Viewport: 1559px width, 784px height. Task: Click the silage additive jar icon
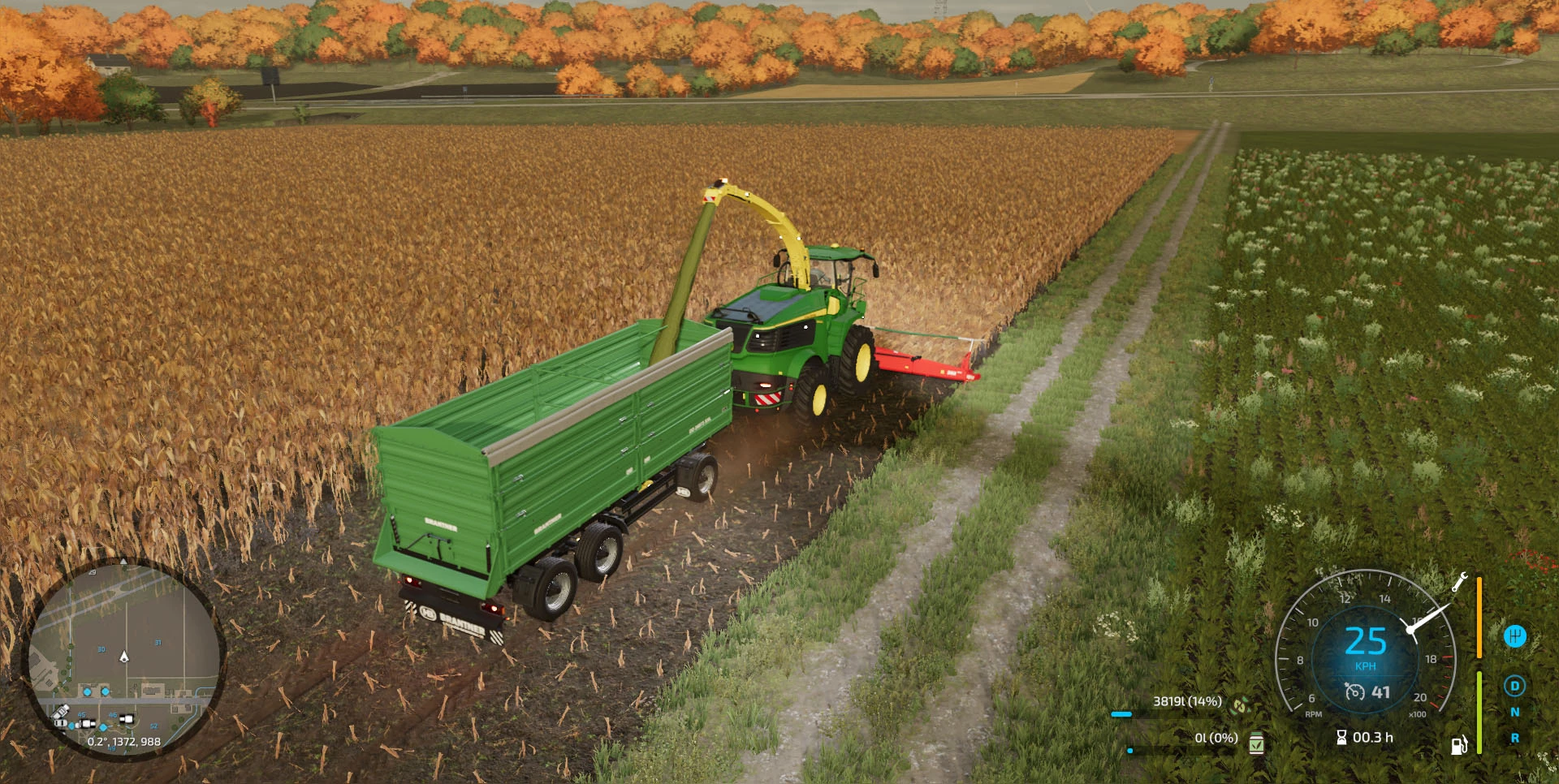(x=1256, y=743)
